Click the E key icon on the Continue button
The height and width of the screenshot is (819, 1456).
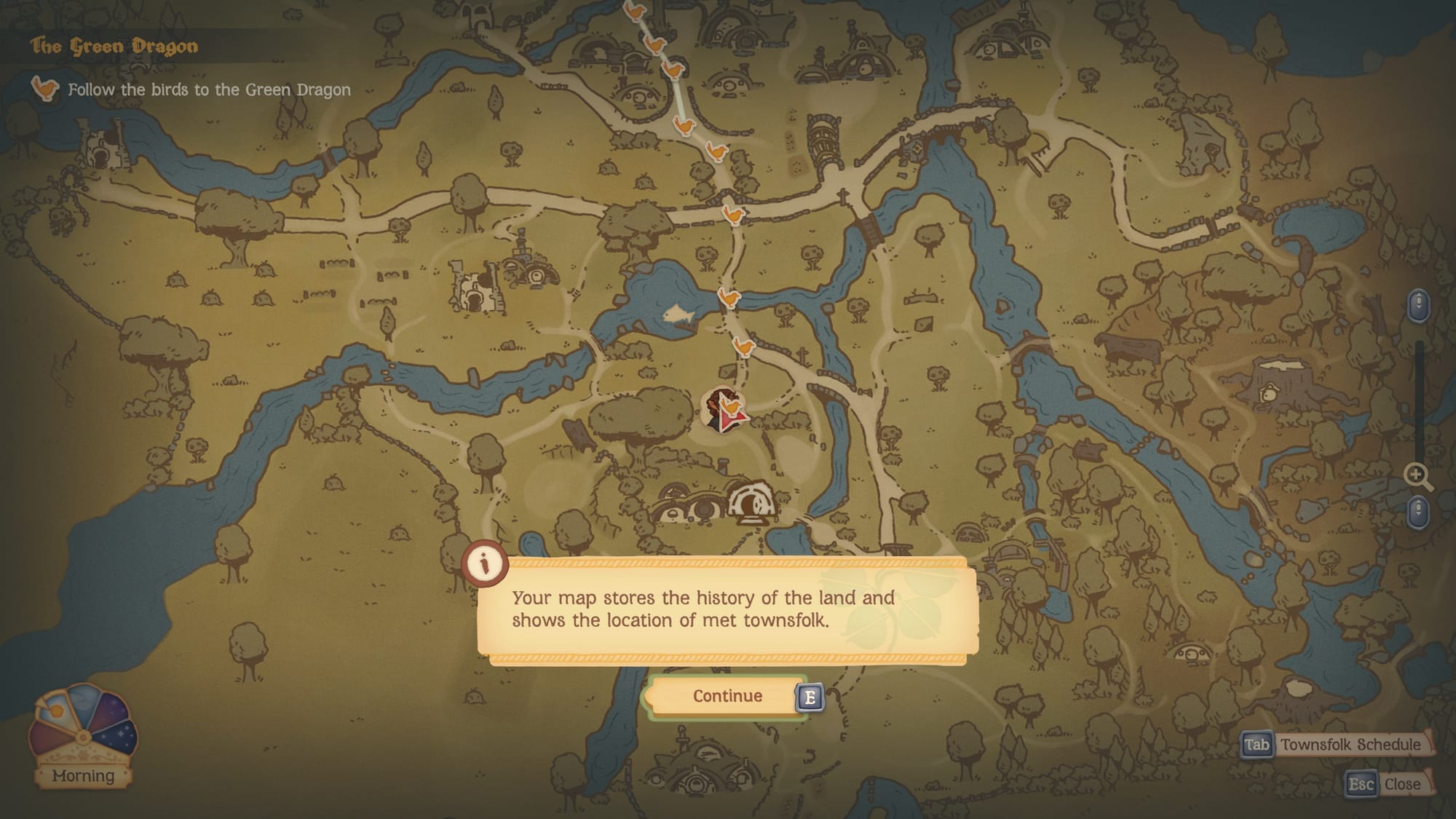pos(810,696)
